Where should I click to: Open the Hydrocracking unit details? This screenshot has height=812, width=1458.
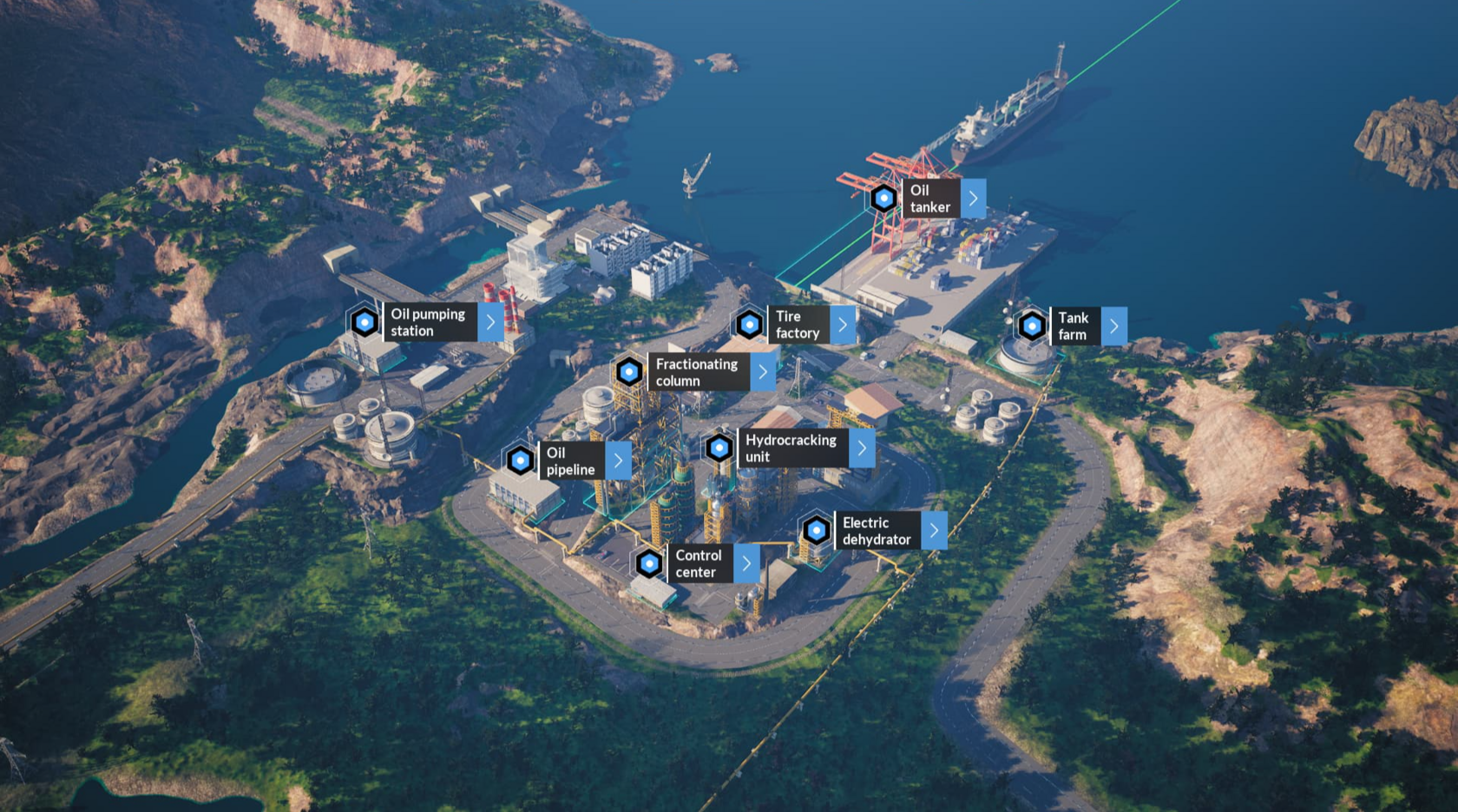pos(862,449)
